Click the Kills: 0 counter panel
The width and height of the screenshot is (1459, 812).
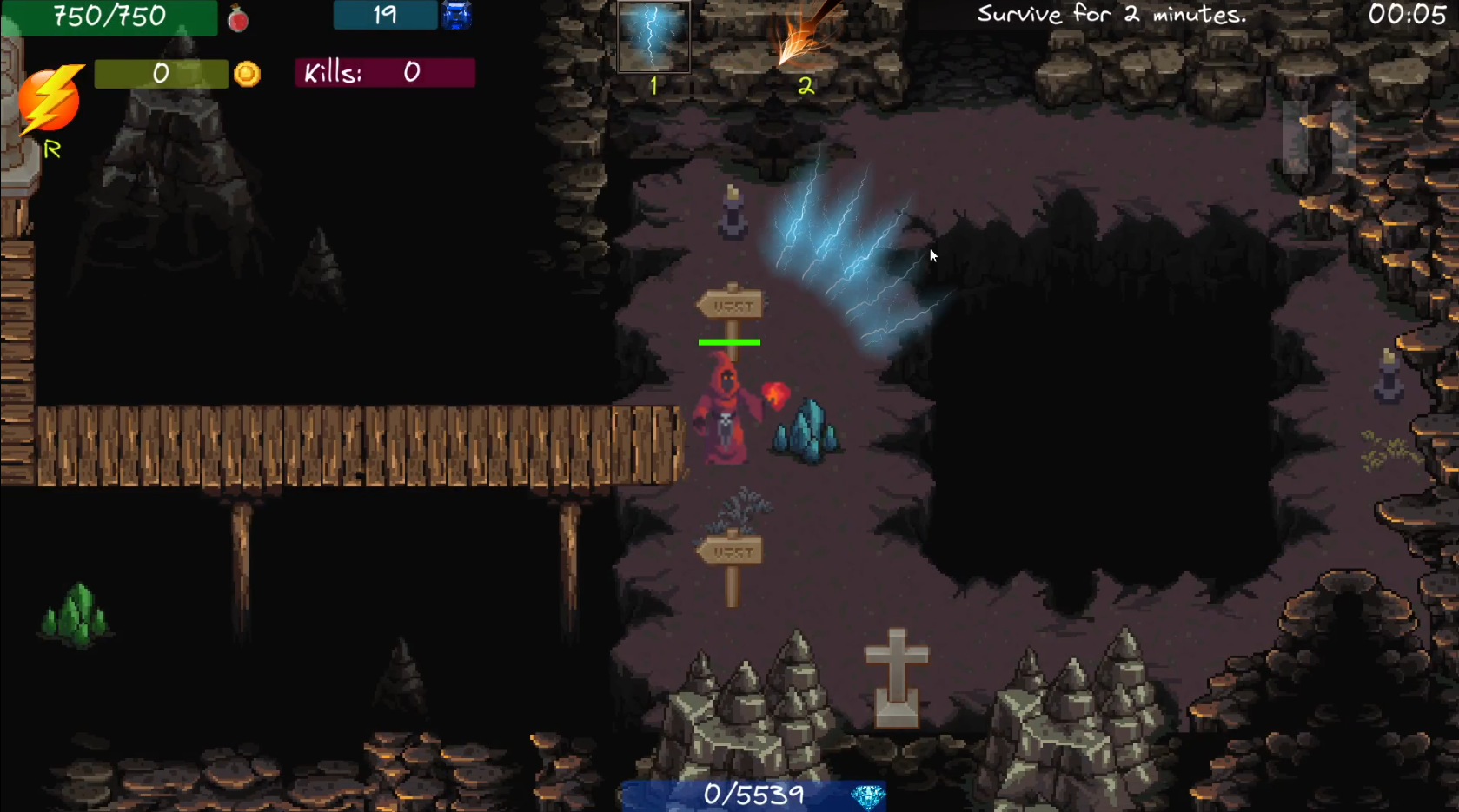coord(384,74)
